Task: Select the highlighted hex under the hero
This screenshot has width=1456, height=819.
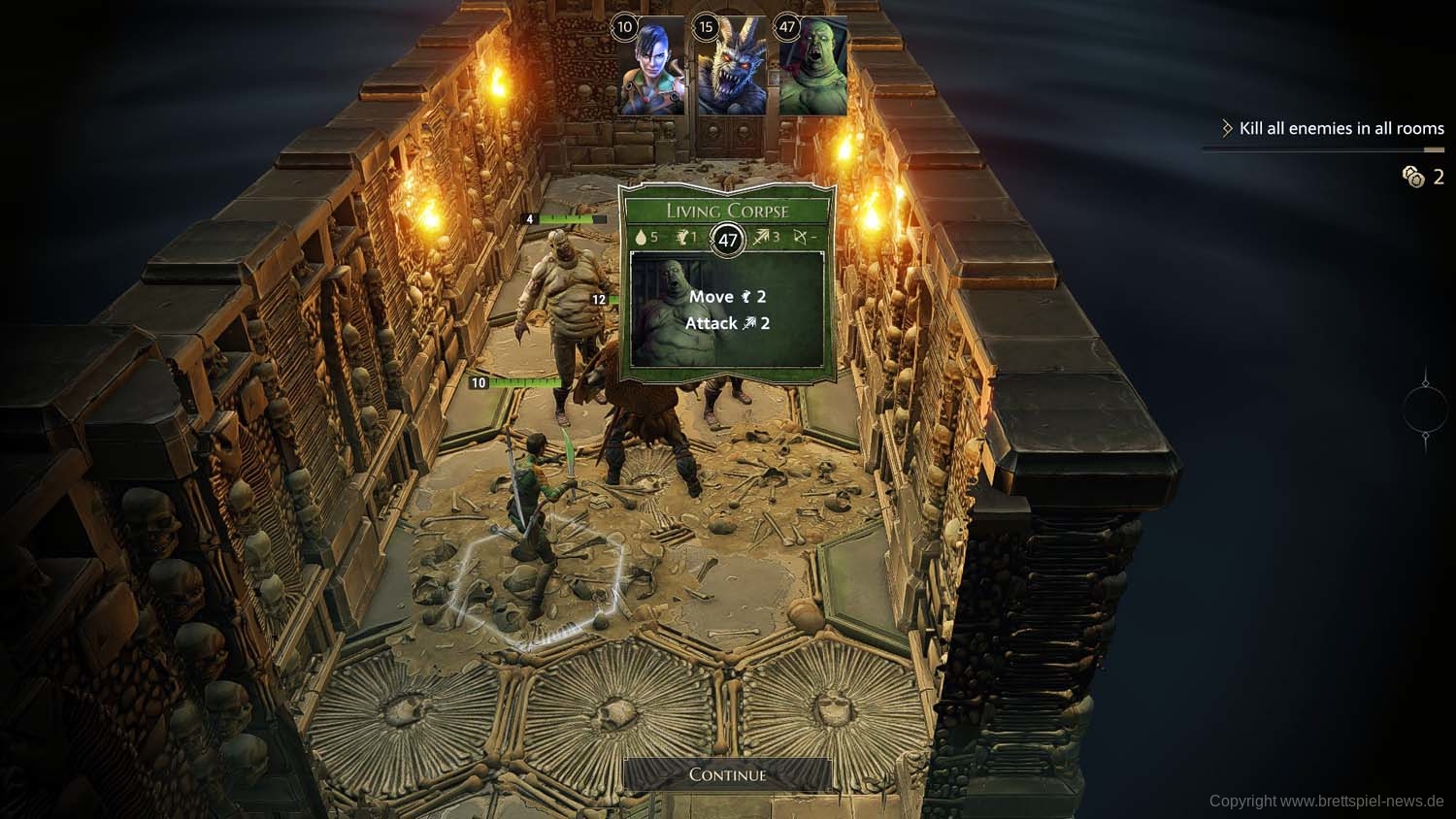Action: click(x=534, y=587)
